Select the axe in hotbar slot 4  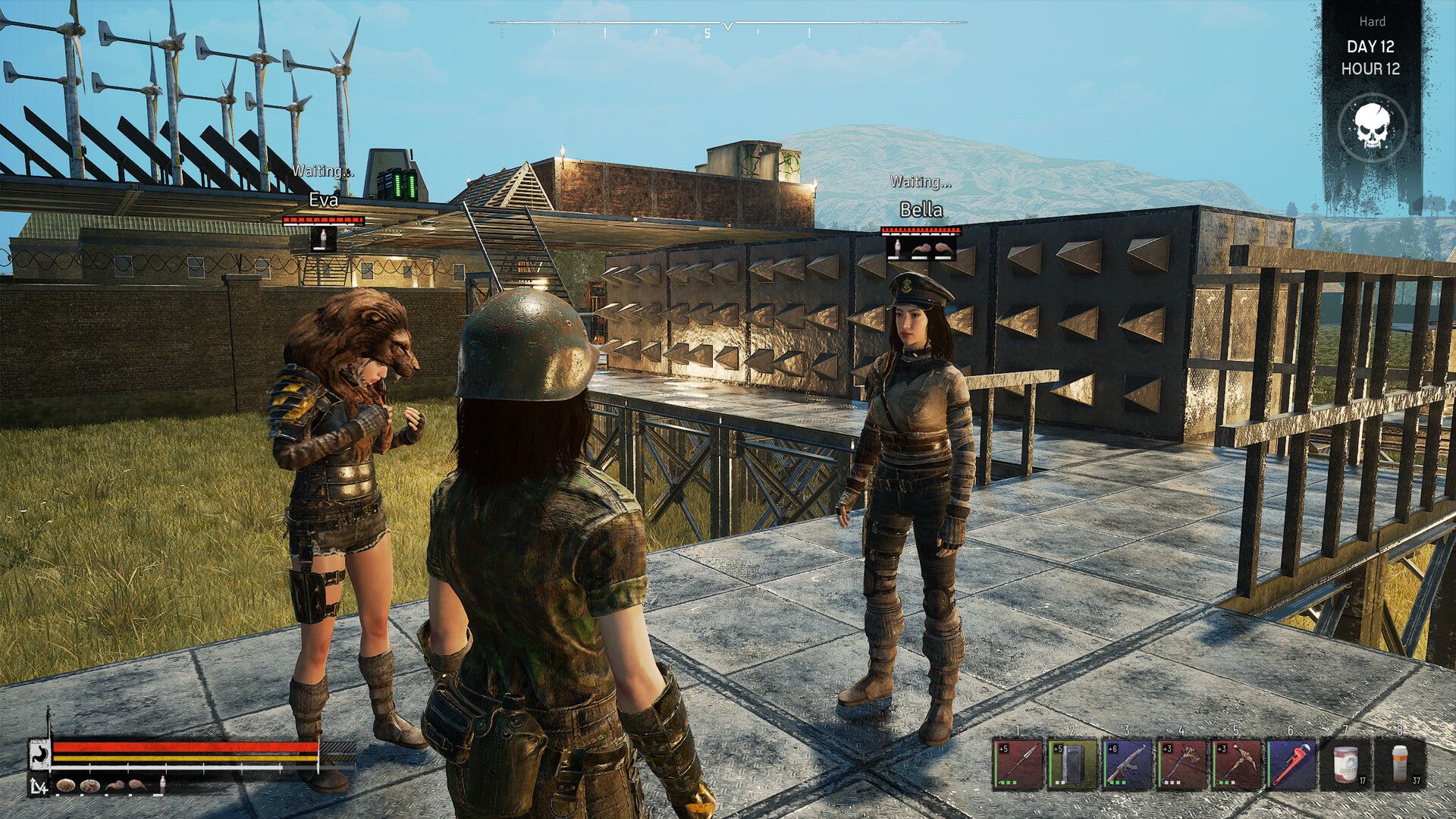click(x=1181, y=764)
